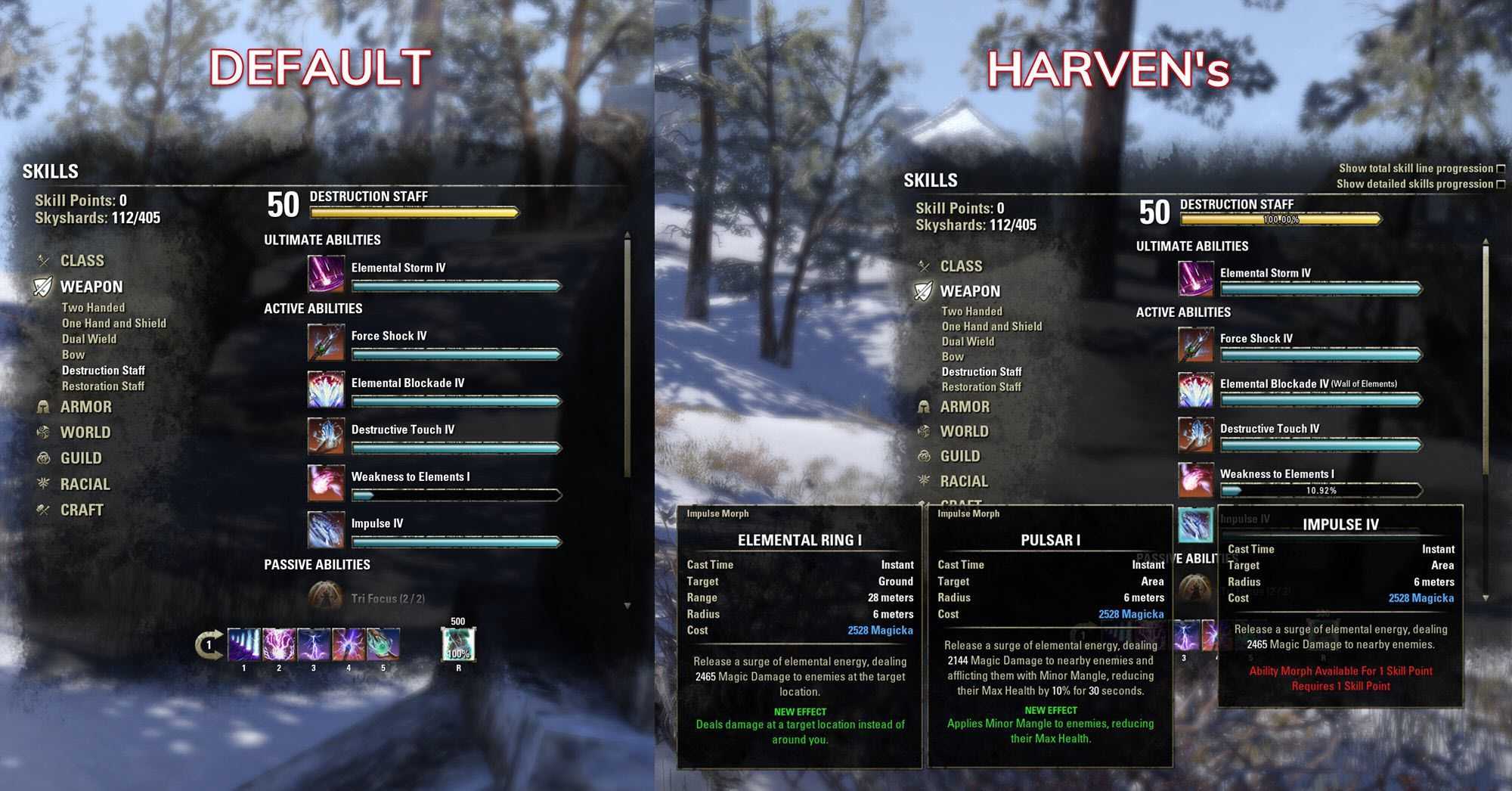Click Elemental Blockade IV icon in HARVEN's panel
The height and width of the screenshot is (791, 1512).
pyautogui.click(x=1195, y=389)
